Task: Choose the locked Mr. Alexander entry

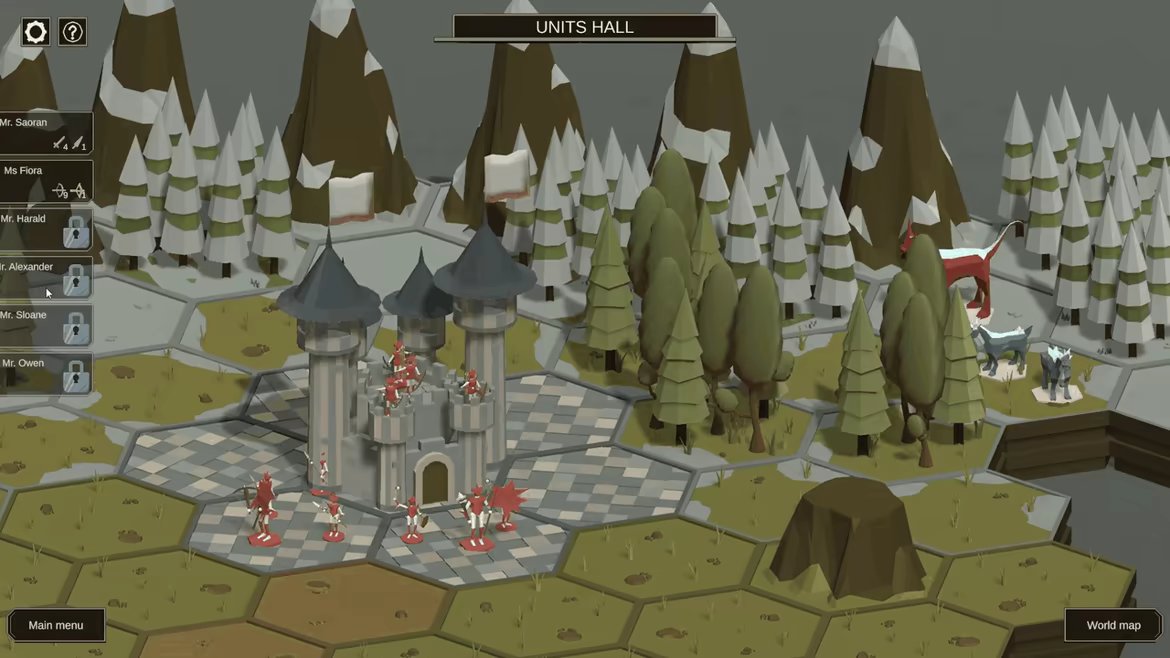Action: click(x=45, y=276)
